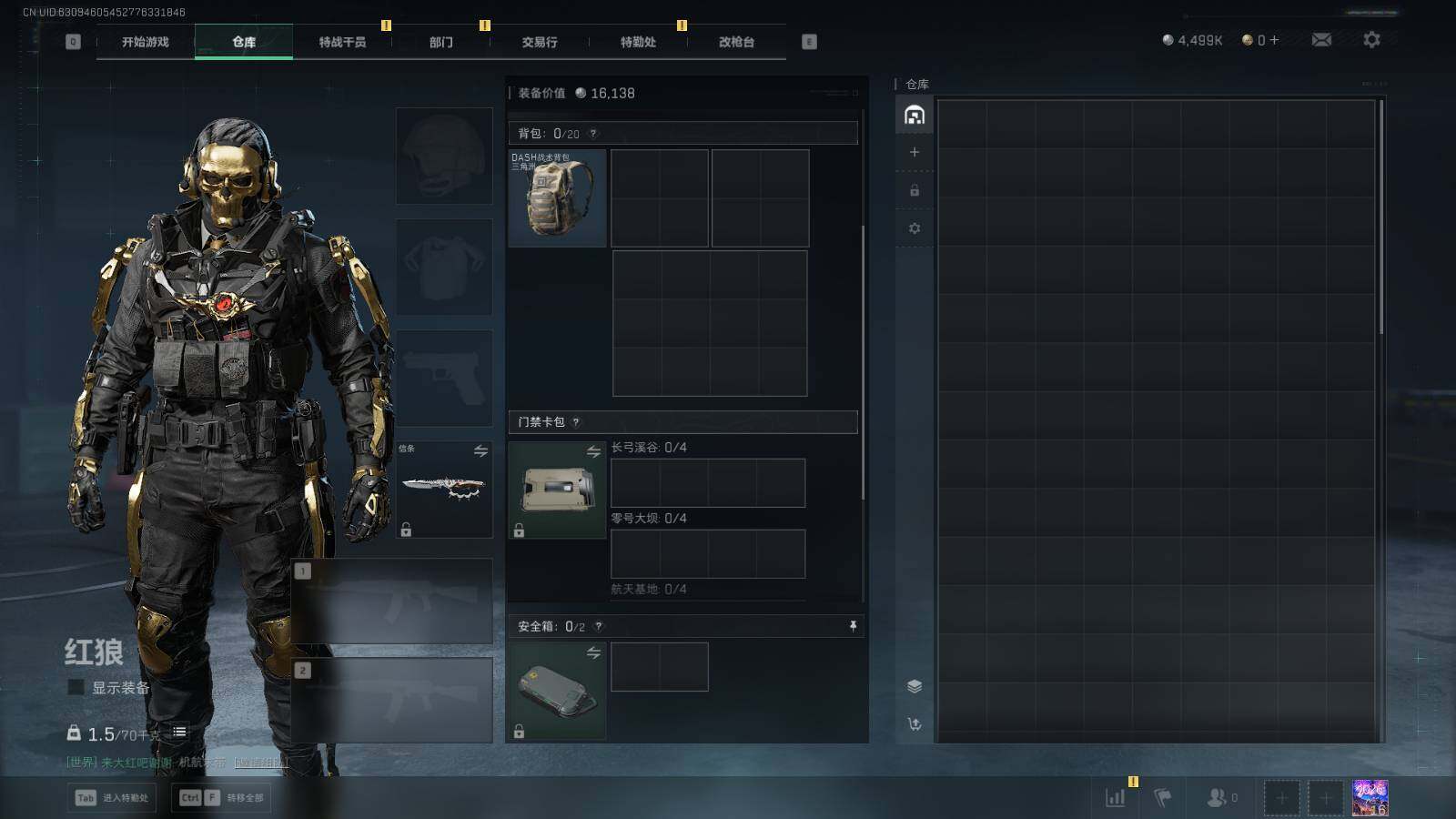This screenshot has height=819, width=1456.
Task: Select the equipped knife slot
Action: click(x=444, y=490)
